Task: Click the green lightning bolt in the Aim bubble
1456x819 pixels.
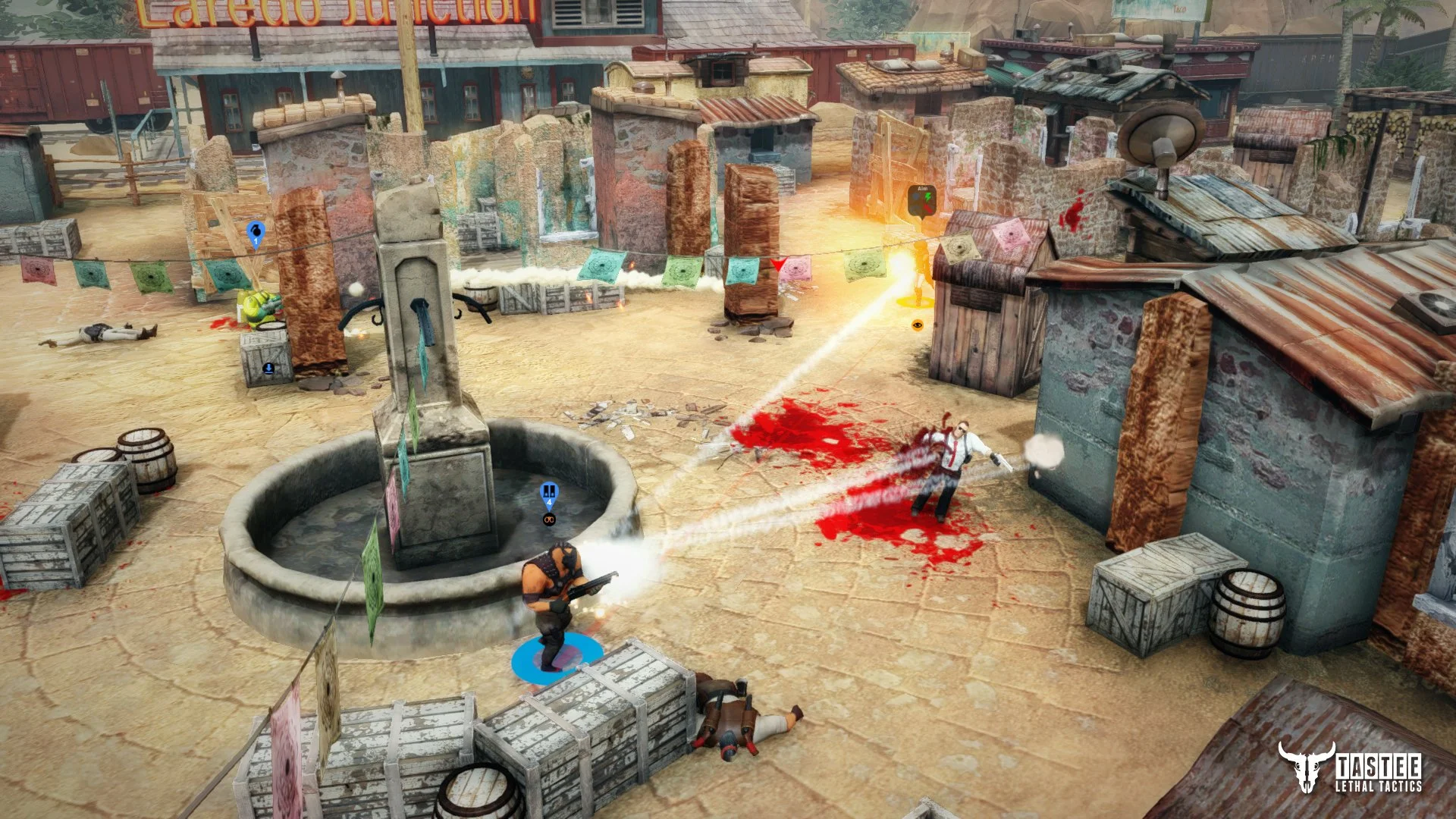Action: coord(928,197)
